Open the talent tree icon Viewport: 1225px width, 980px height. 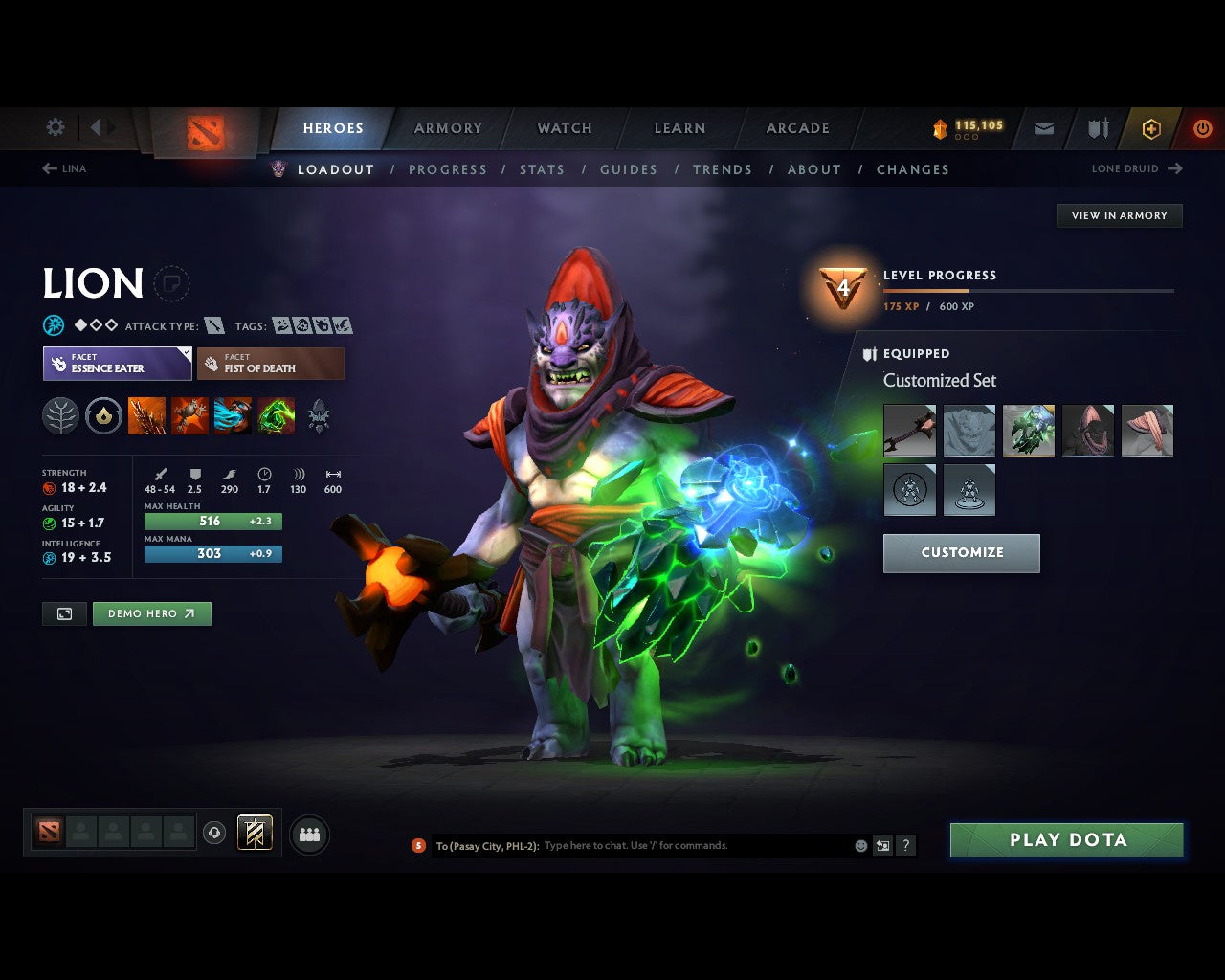click(60, 415)
